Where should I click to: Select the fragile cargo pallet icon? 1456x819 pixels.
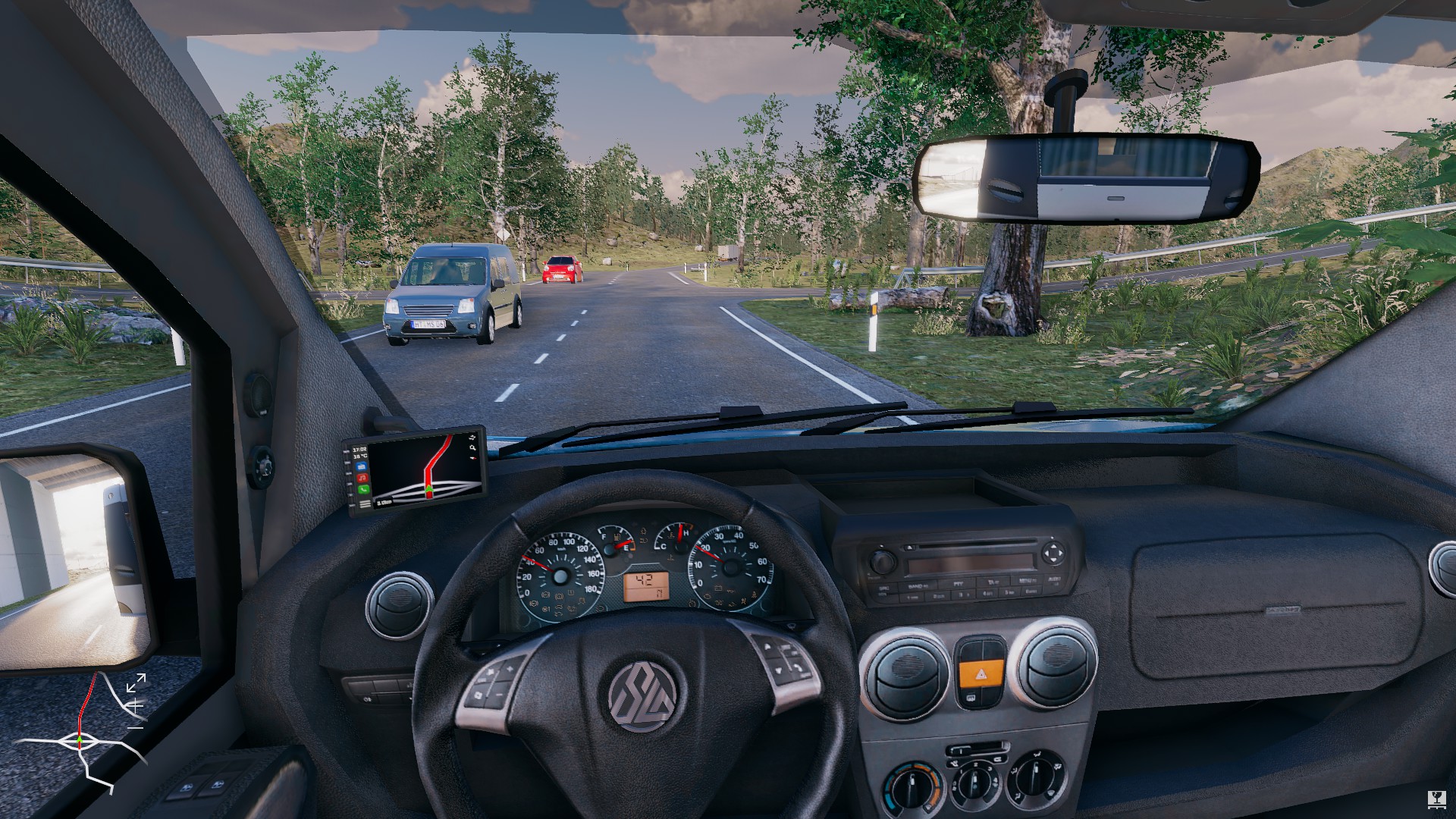pyautogui.click(x=1436, y=799)
